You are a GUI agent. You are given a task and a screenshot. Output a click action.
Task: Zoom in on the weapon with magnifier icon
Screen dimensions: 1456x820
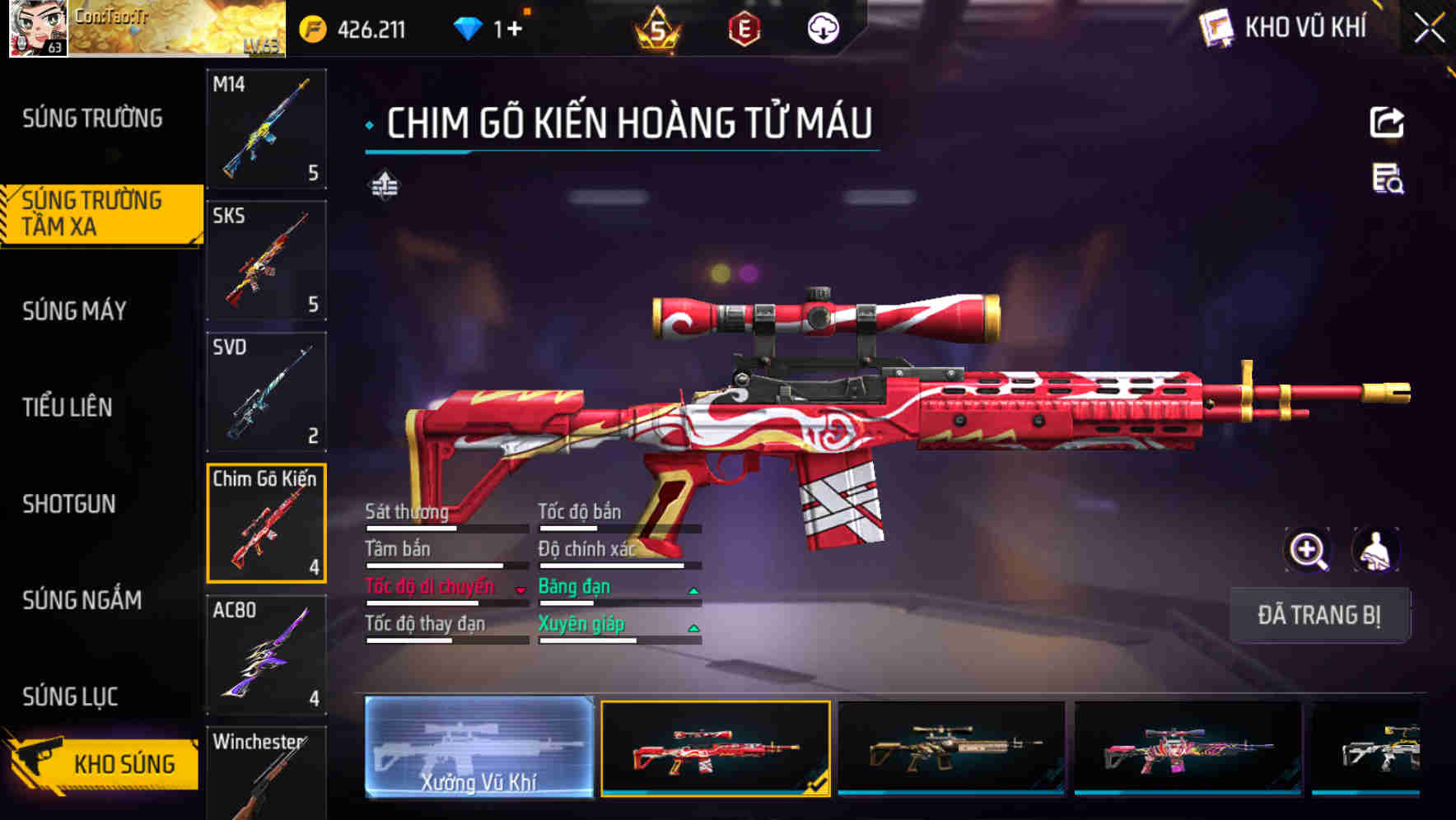[x=1307, y=550]
